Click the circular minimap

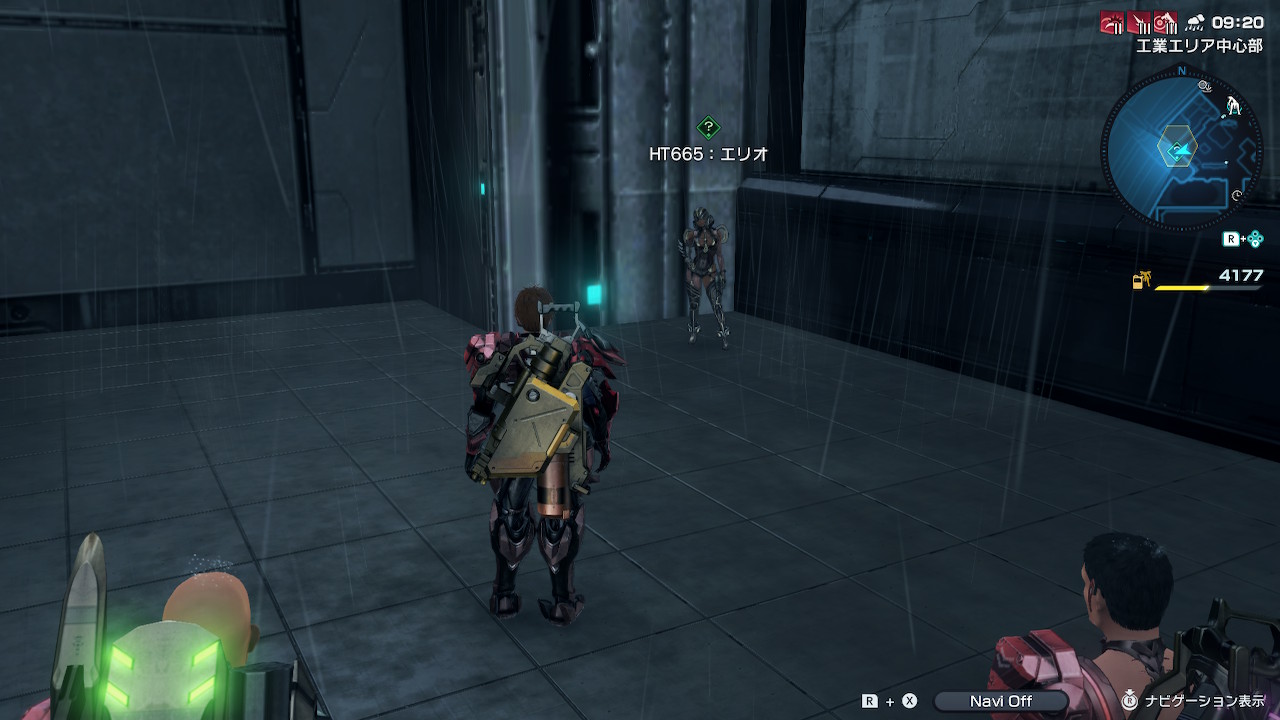coord(1181,151)
